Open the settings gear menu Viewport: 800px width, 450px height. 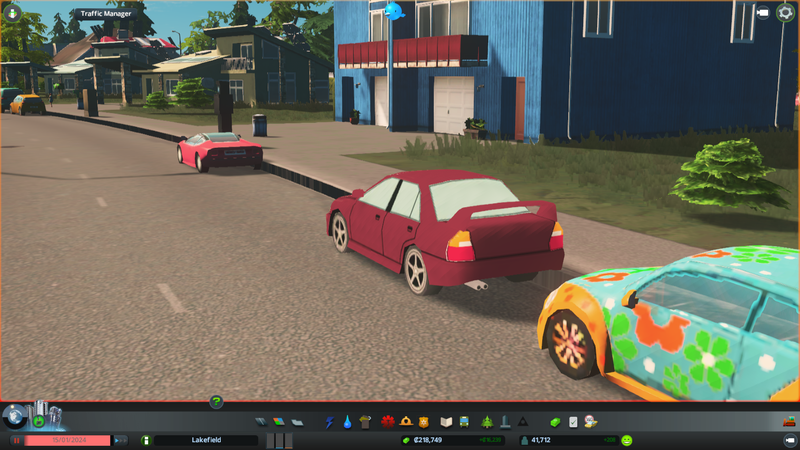click(785, 13)
